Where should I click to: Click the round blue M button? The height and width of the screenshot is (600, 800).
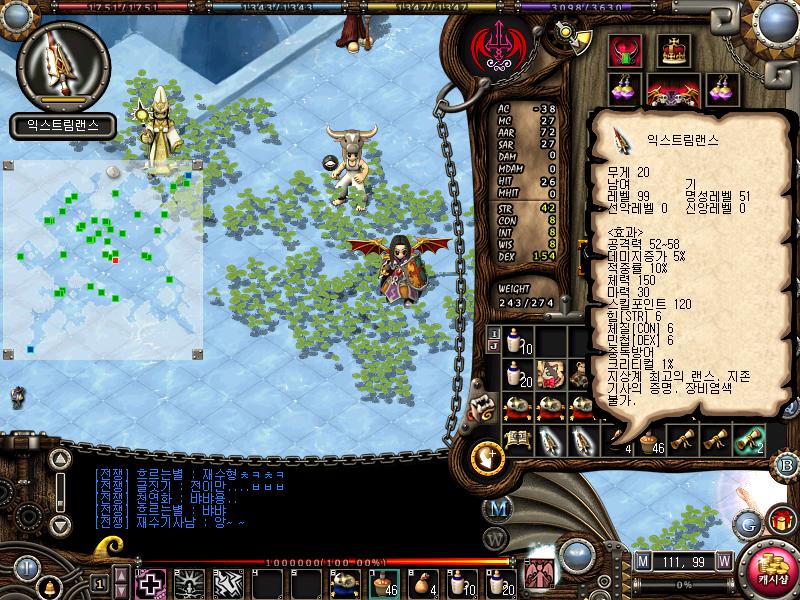(497, 508)
